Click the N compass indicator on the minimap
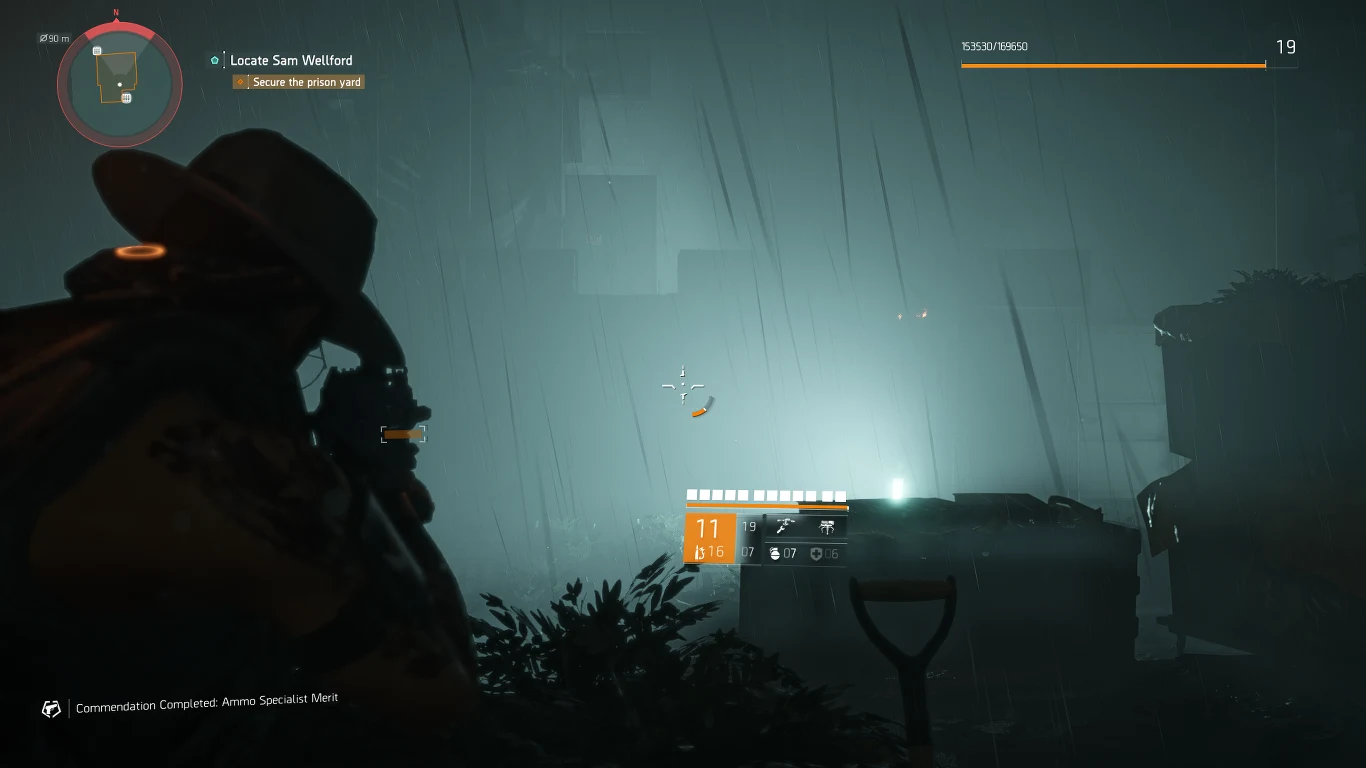 point(116,14)
